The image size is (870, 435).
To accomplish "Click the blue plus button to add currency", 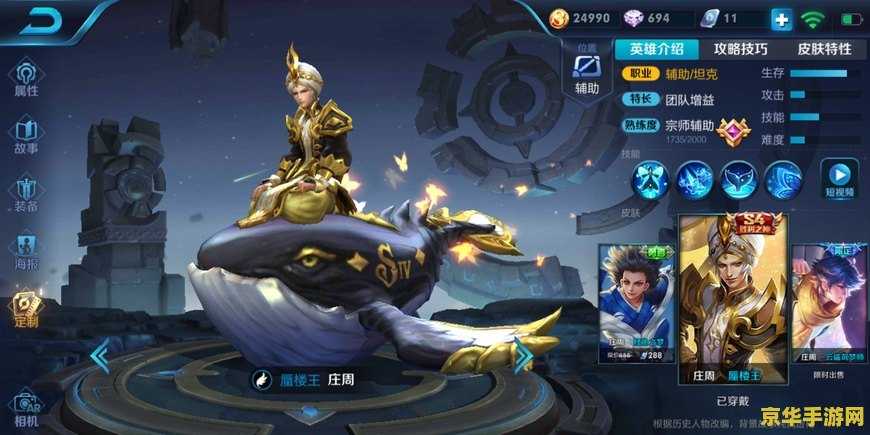I will pyautogui.click(x=781, y=19).
